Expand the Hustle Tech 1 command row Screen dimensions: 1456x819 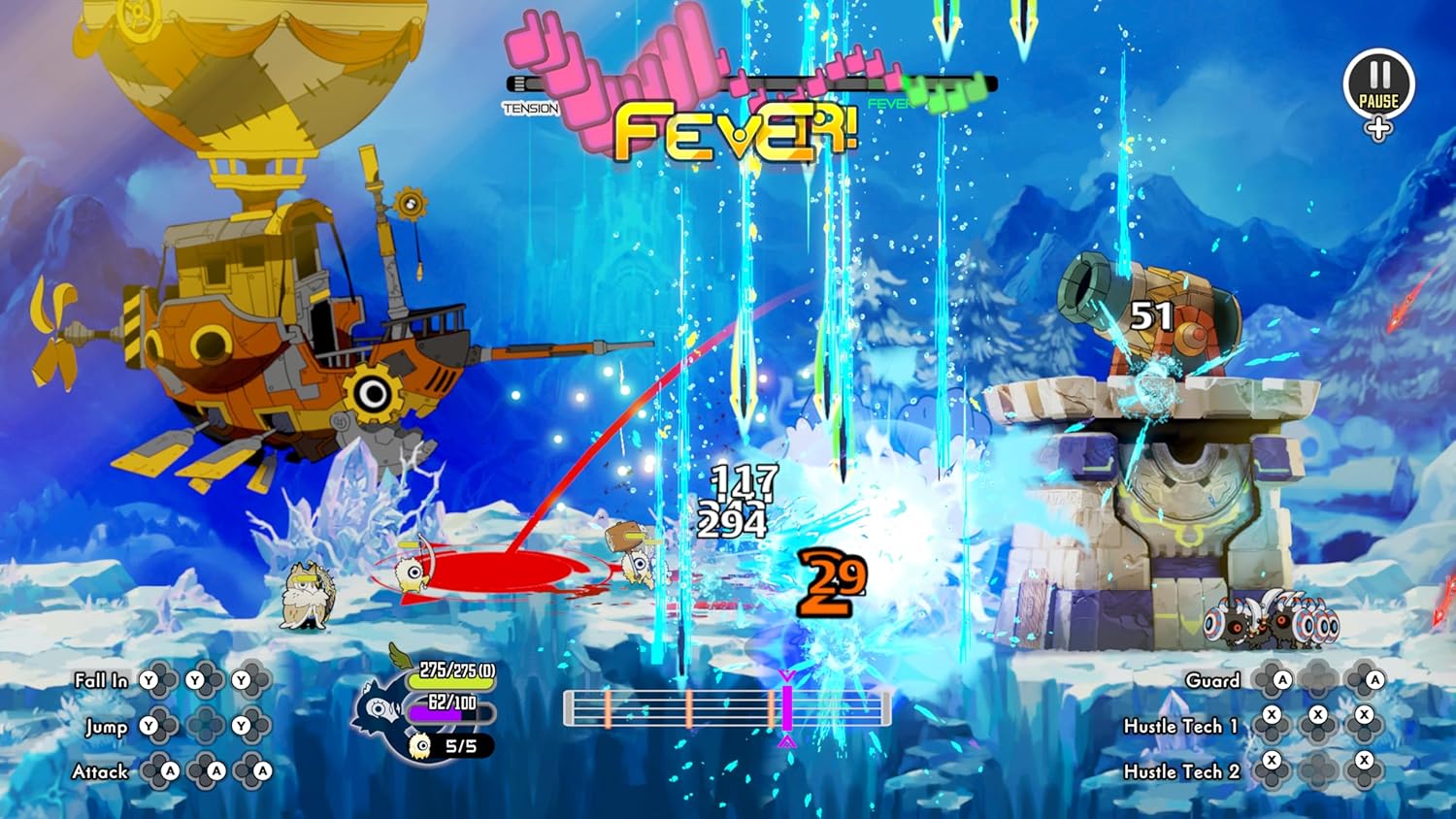pos(1182,726)
